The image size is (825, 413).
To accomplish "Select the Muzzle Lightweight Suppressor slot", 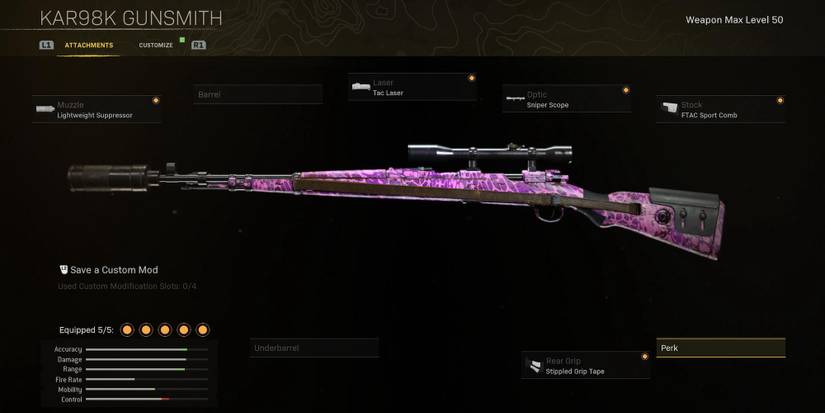I will click(x=96, y=110).
